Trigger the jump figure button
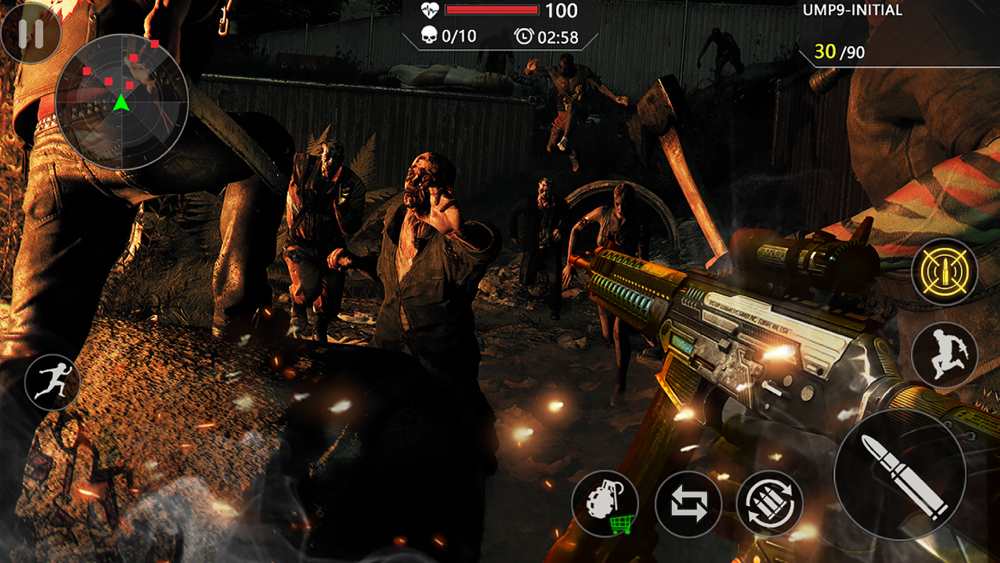The image size is (1000, 563). [x=944, y=355]
